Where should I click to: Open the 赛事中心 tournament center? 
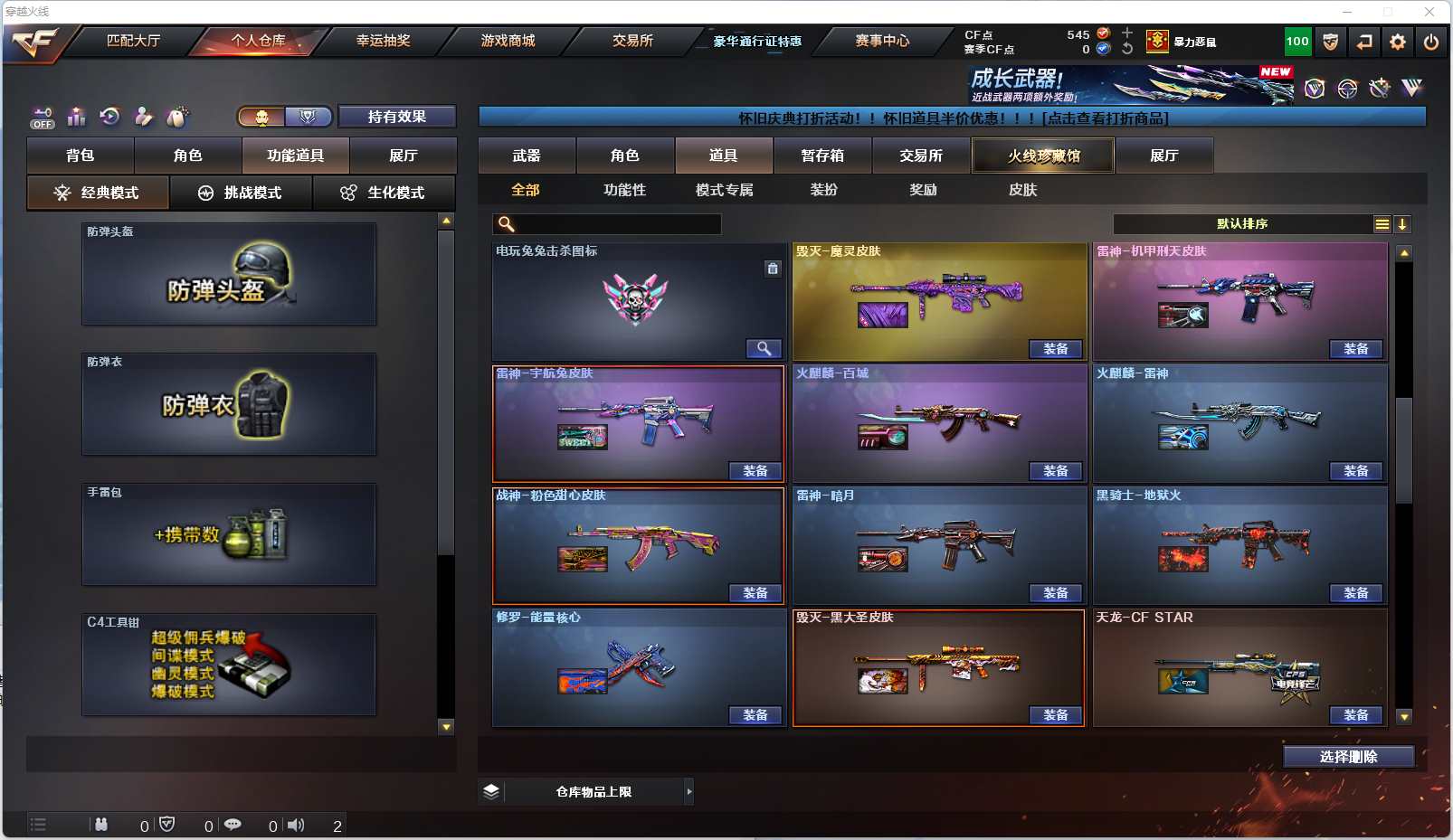point(882,41)
